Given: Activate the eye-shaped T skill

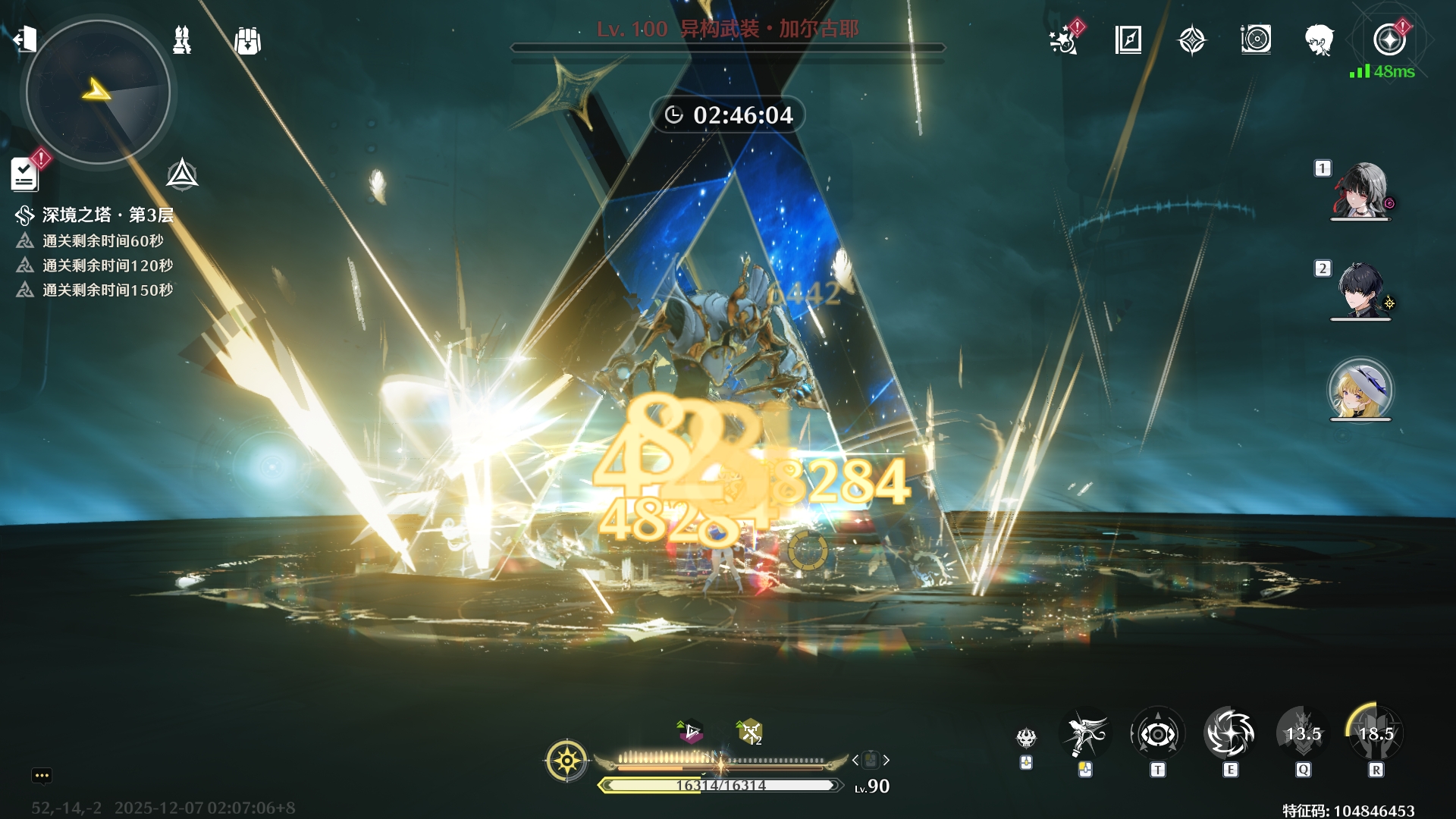Looking at the screenshot, I should point(1157,734).
